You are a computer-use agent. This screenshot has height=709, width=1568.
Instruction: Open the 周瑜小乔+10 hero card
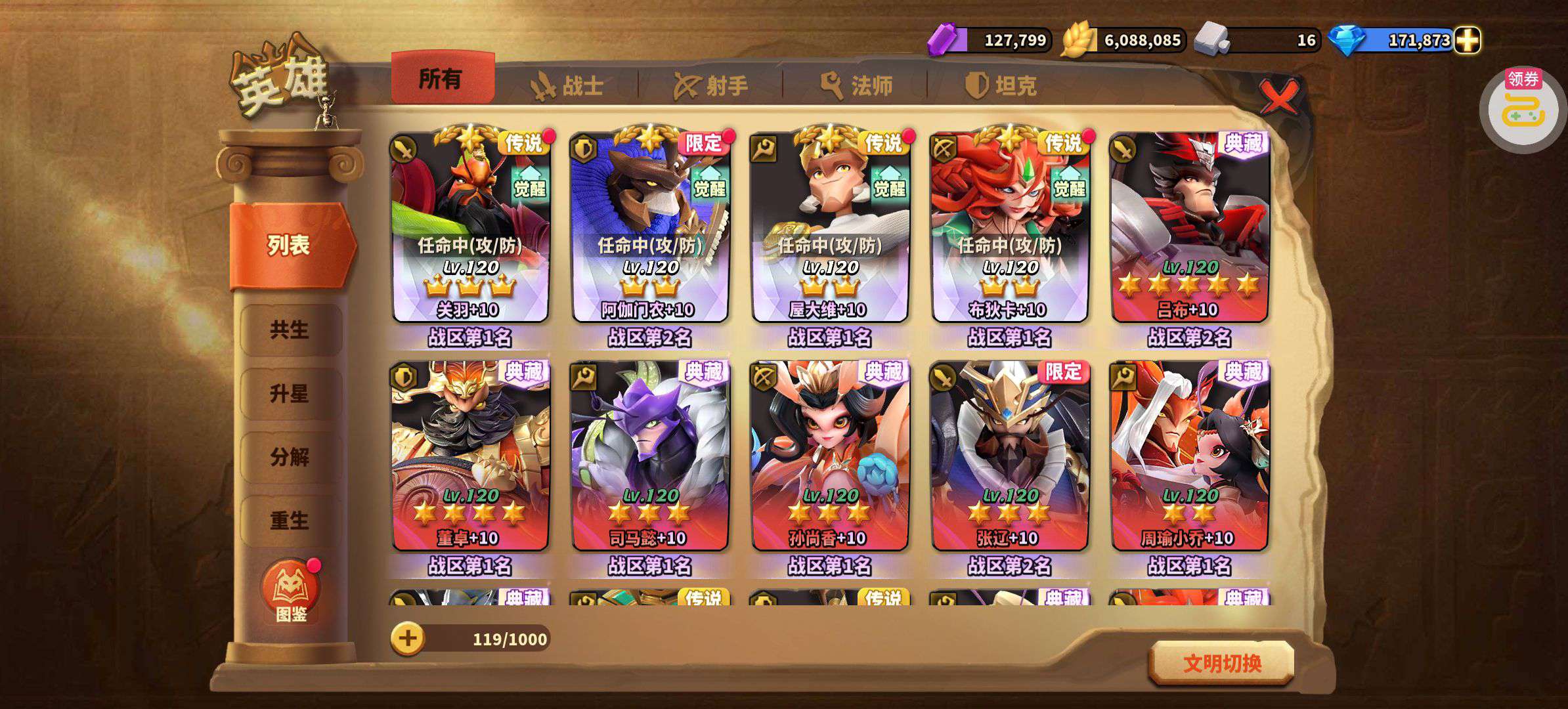[1189, 456]
